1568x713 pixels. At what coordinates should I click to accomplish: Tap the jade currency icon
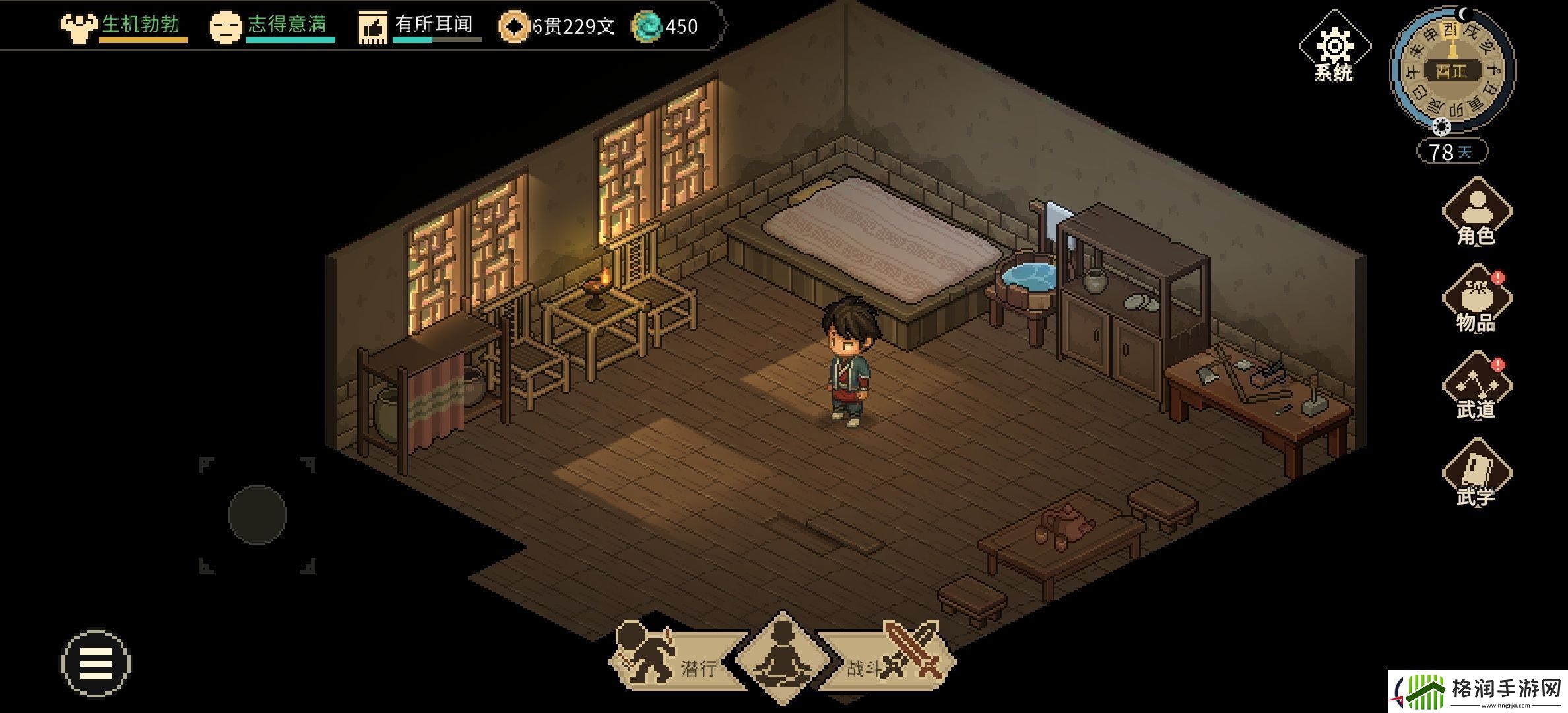pyautogui.click(x=647, y=27)
